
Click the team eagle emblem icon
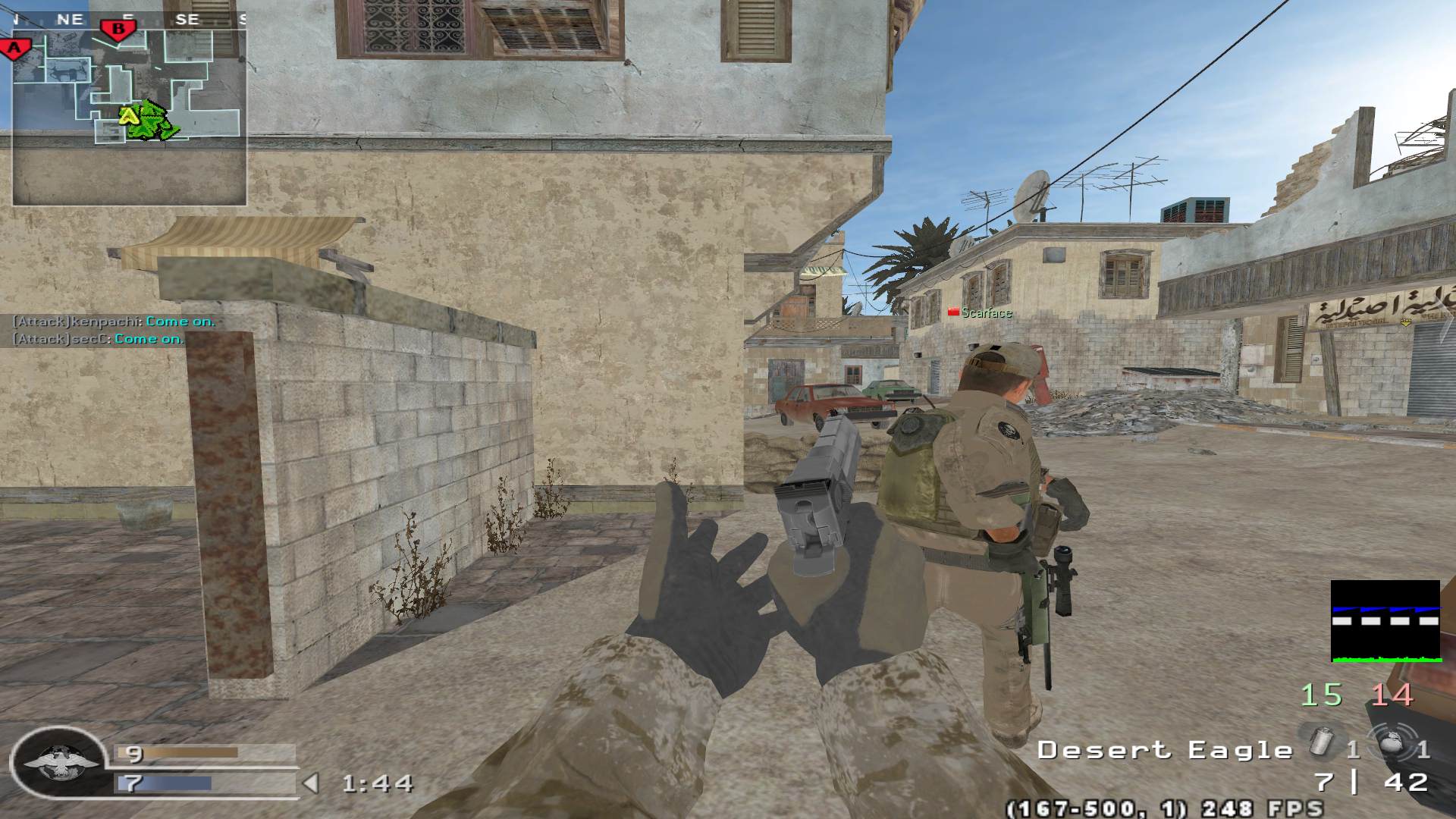pyautogui.click(x=60, y=764)
